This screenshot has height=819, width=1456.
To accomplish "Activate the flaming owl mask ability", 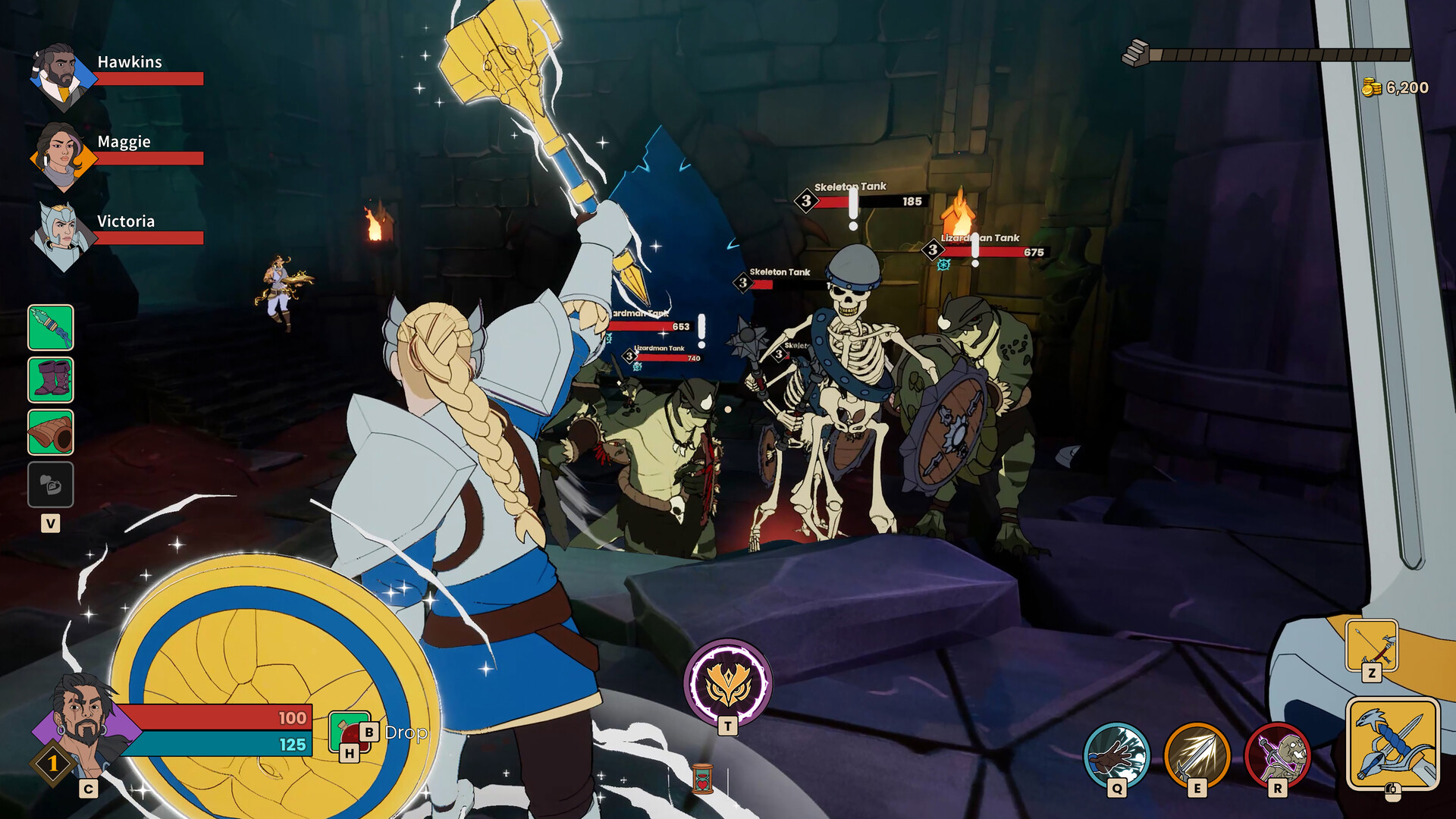I will 728,682.
